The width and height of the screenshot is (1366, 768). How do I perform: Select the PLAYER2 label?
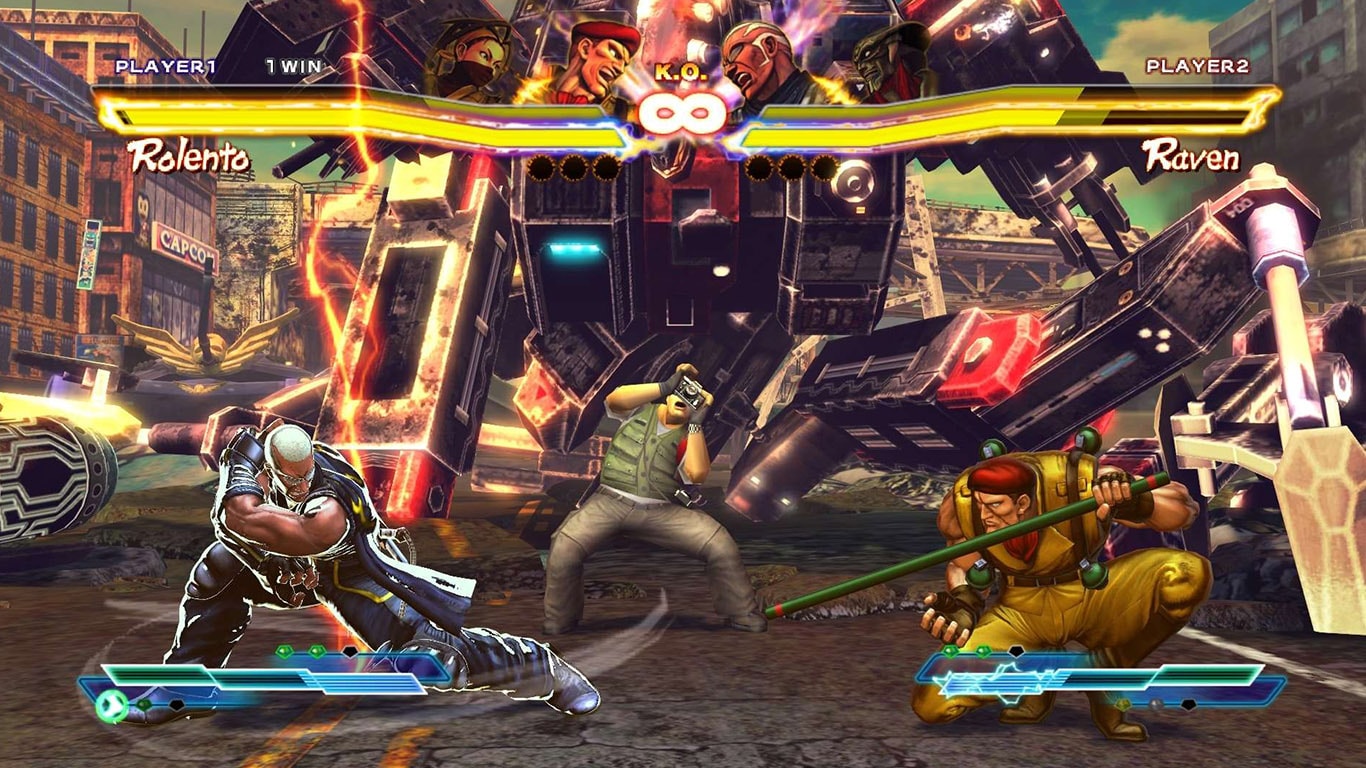point(1196,68)
